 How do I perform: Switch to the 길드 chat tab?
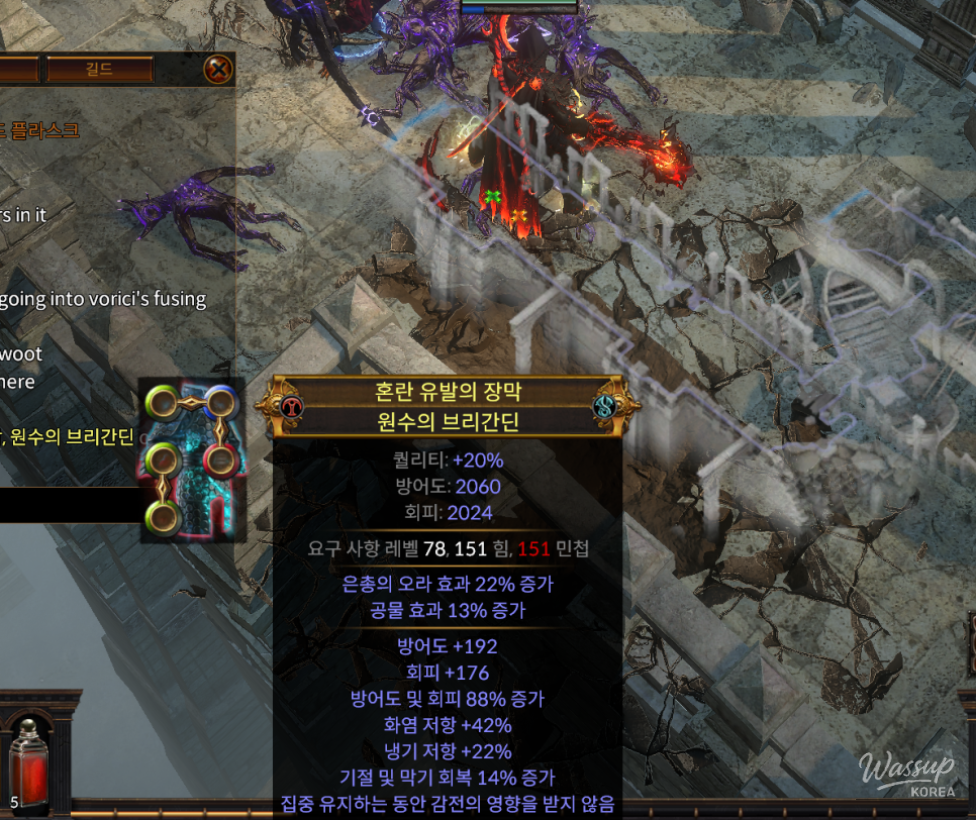[x=100, y=70]
